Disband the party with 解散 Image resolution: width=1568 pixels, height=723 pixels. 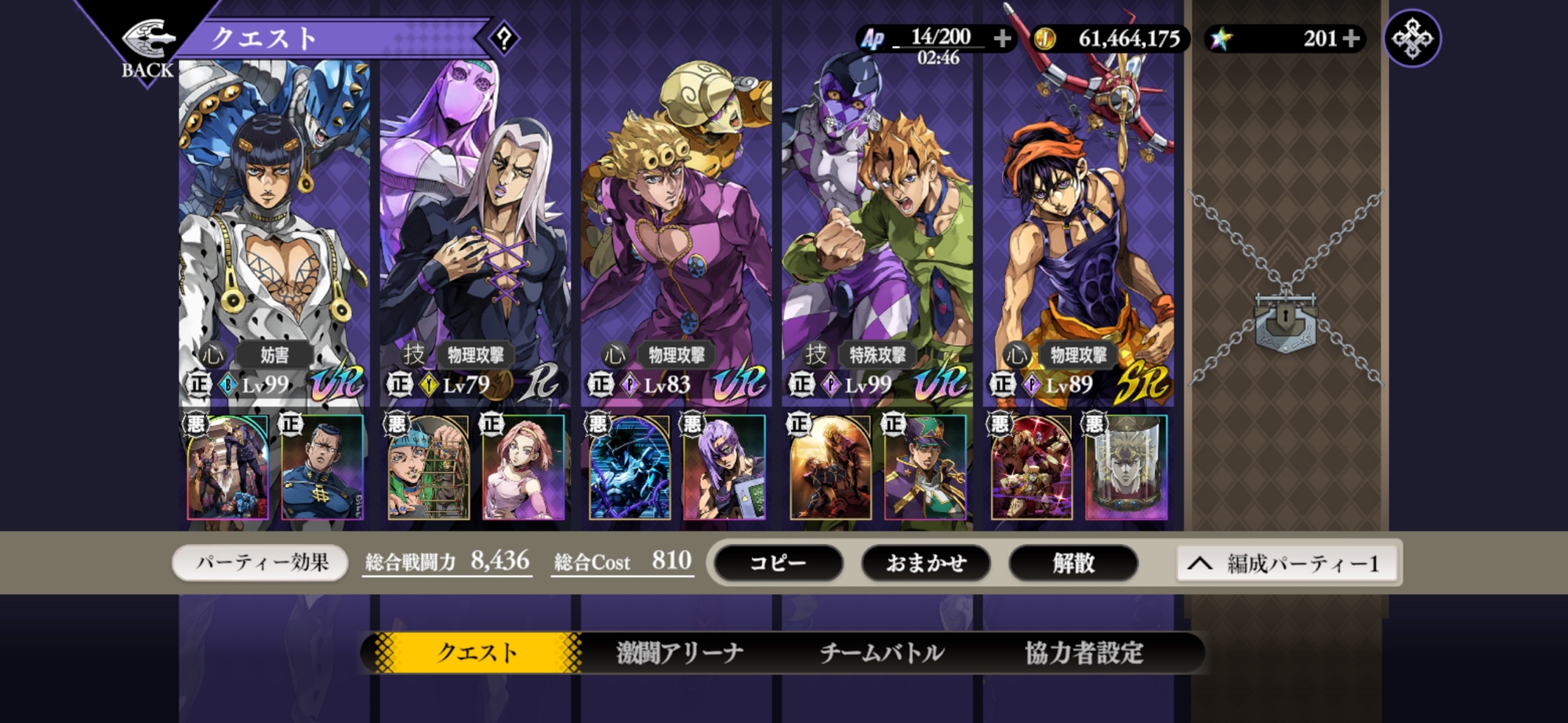pyautogui.click(x=1073, y=563)
